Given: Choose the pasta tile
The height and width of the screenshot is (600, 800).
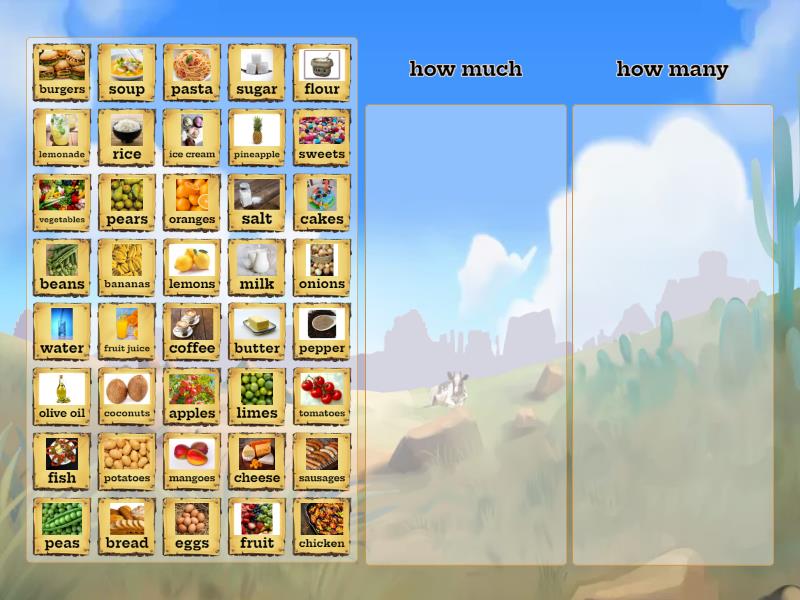Looking at the screenshot, I should click(x=192, y=72).
